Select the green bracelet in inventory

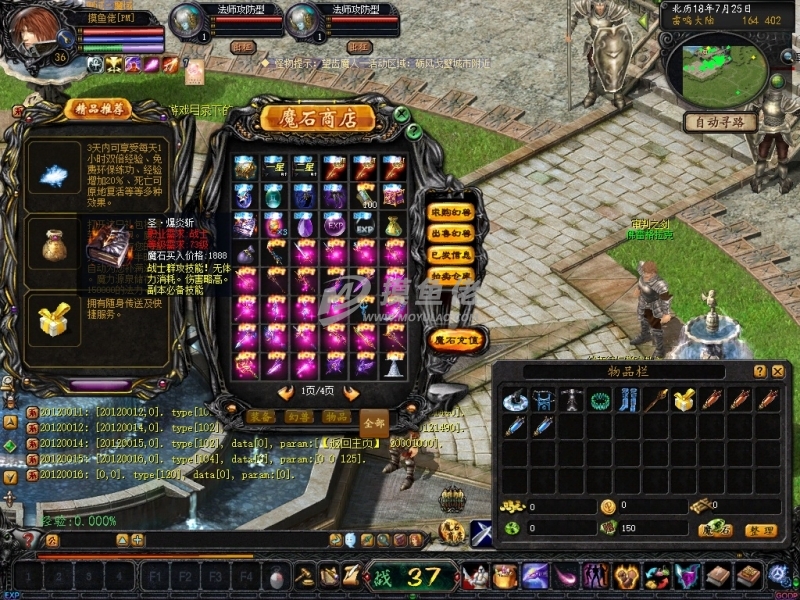(x=600, y=401)
